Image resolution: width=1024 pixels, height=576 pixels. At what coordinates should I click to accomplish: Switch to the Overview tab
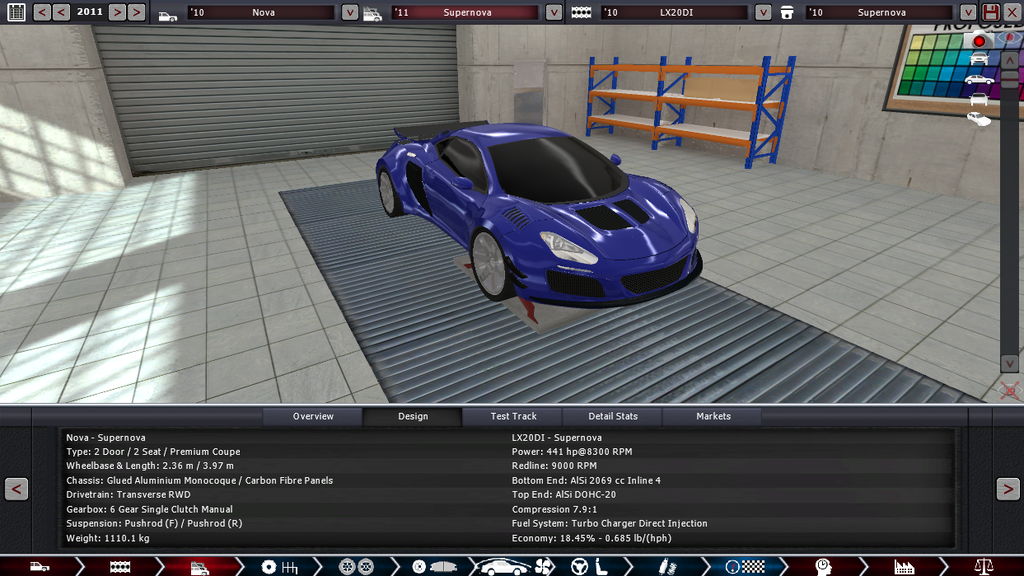pos(313,416)
